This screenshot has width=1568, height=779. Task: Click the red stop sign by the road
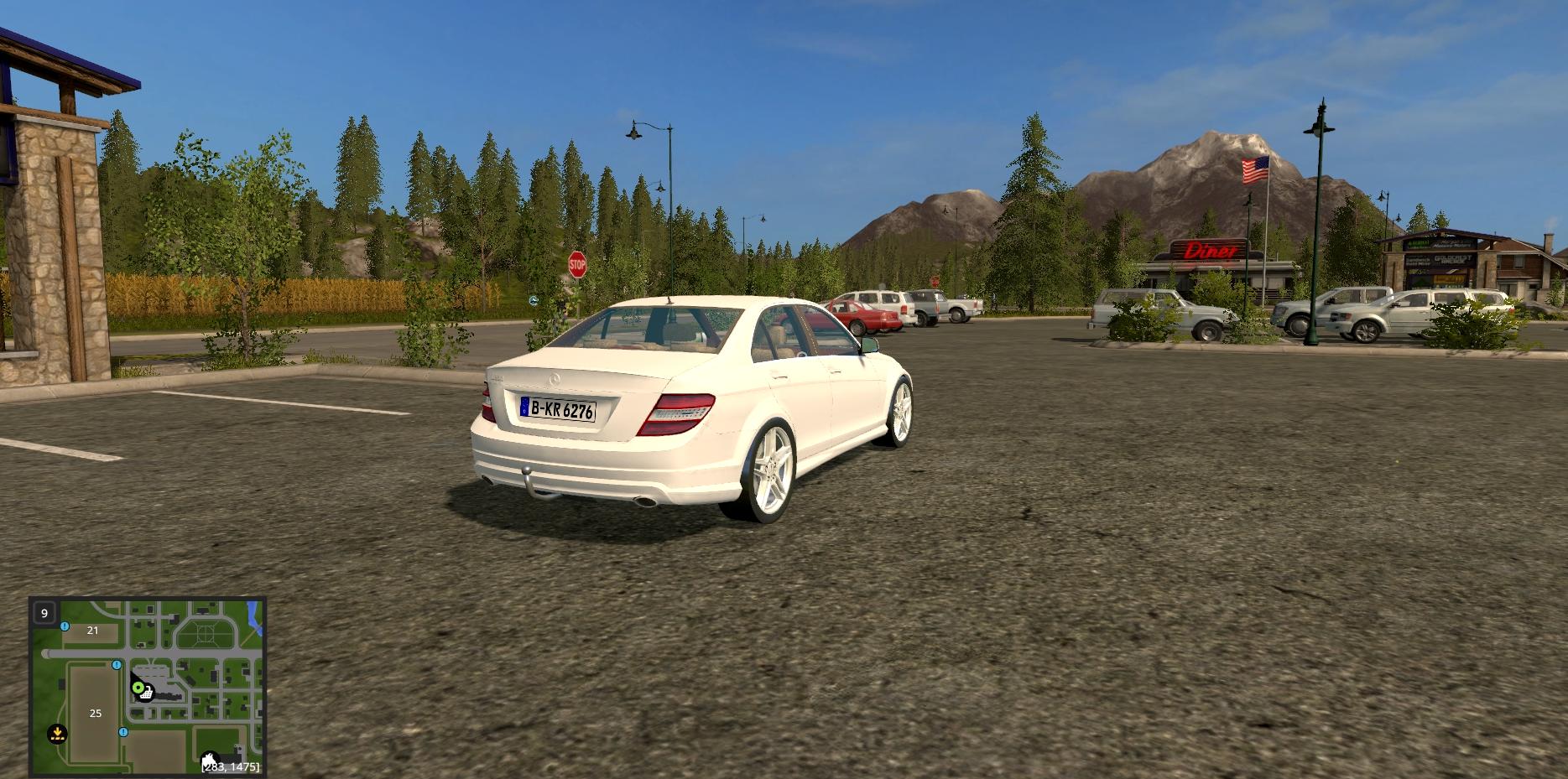tap(579, 262)
